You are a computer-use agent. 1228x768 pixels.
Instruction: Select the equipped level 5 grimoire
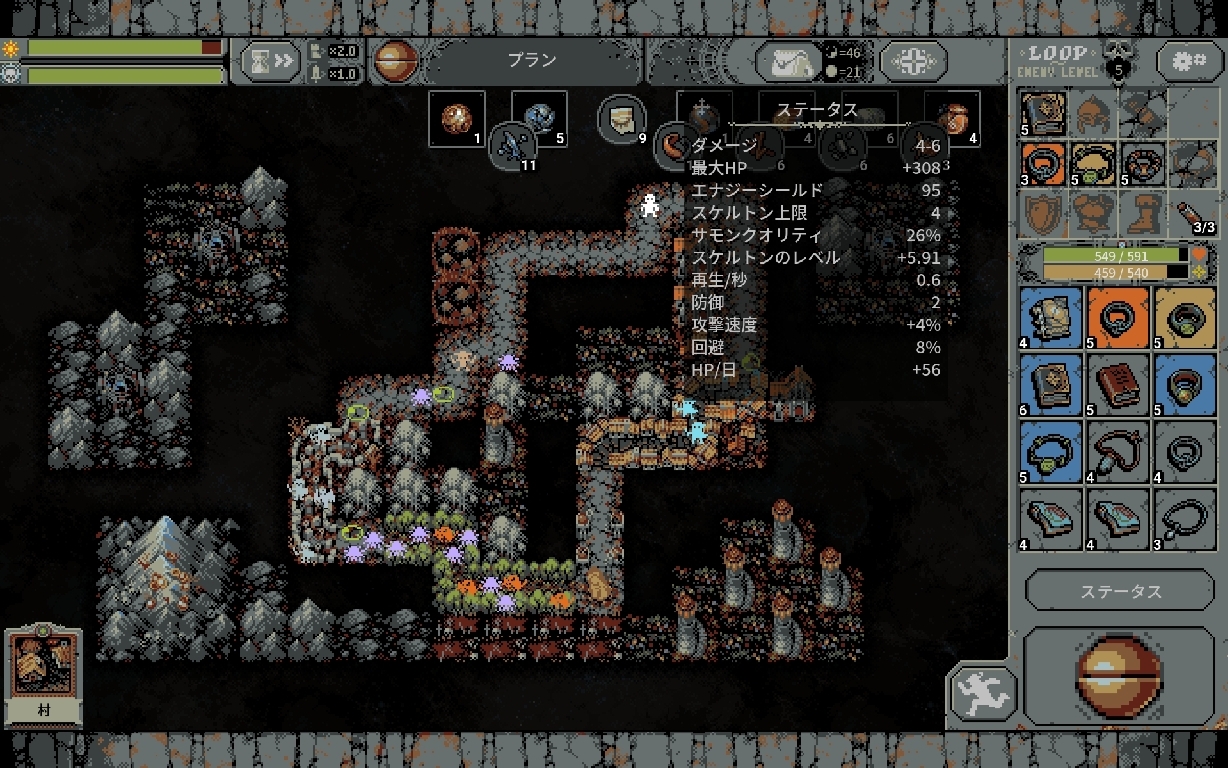coord(1043,112)
